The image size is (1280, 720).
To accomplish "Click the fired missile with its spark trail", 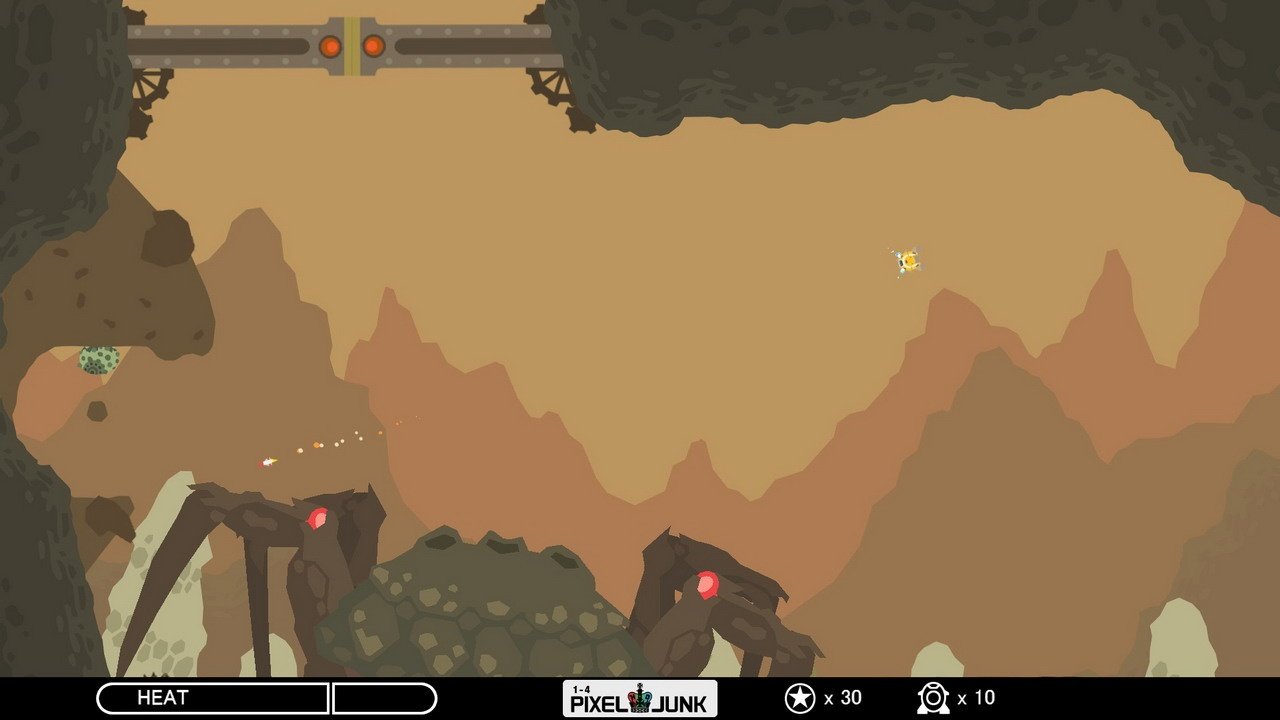I will [266, 460].
